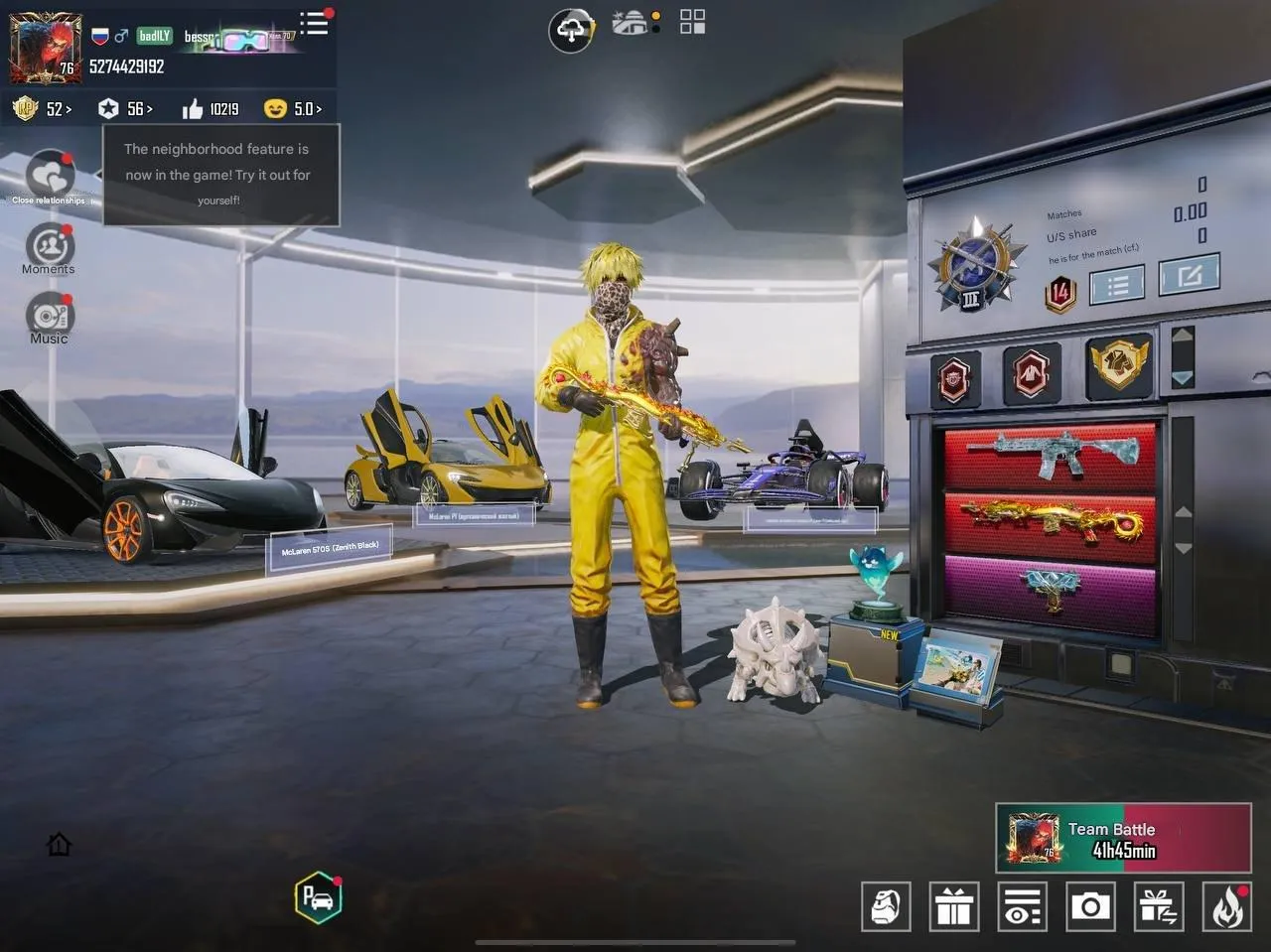The height and width of the screenshot is (952, 1271).
Task: Expand the hamburger menu at top right of profile
Action: [314, 25]
